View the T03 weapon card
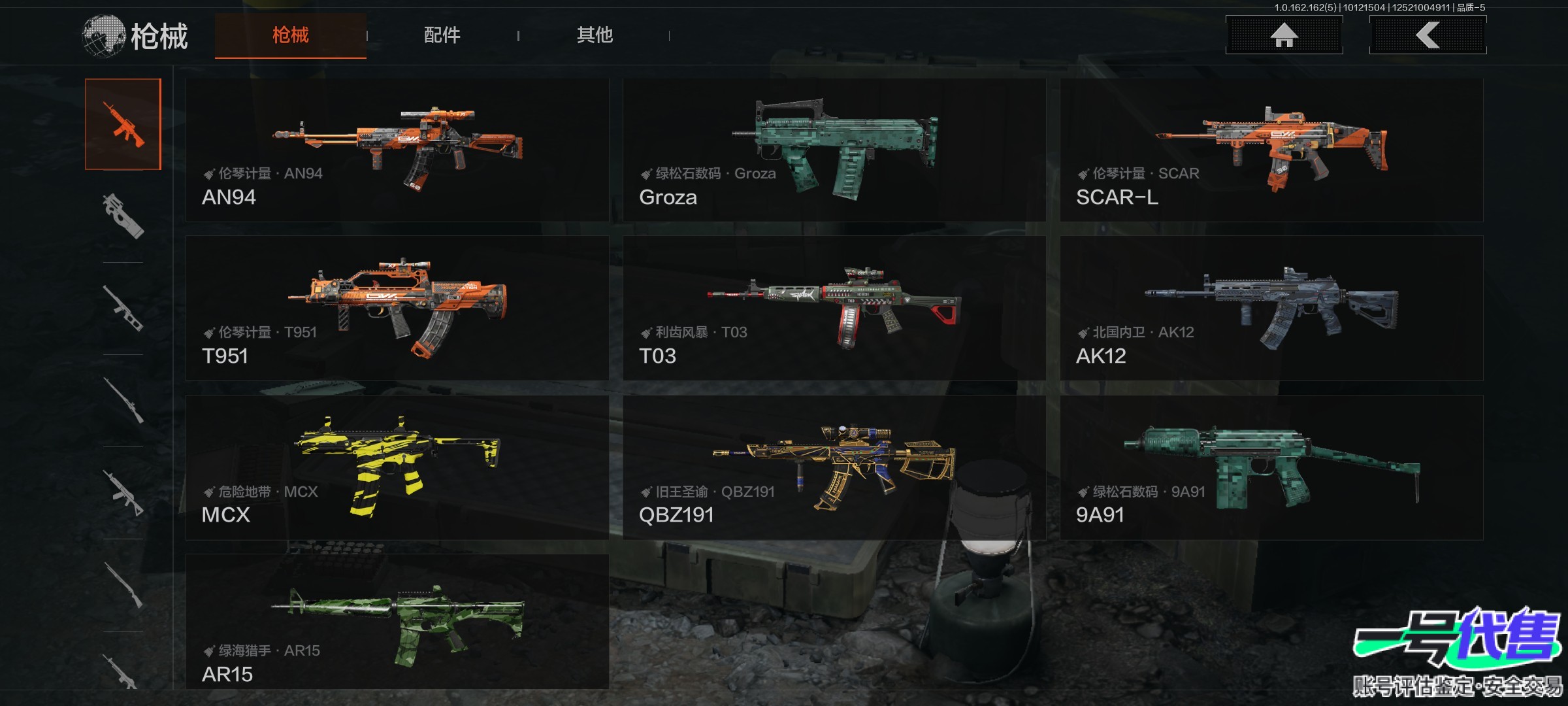The height and width of the screenshot is (706, 1568). click(834, 309)
